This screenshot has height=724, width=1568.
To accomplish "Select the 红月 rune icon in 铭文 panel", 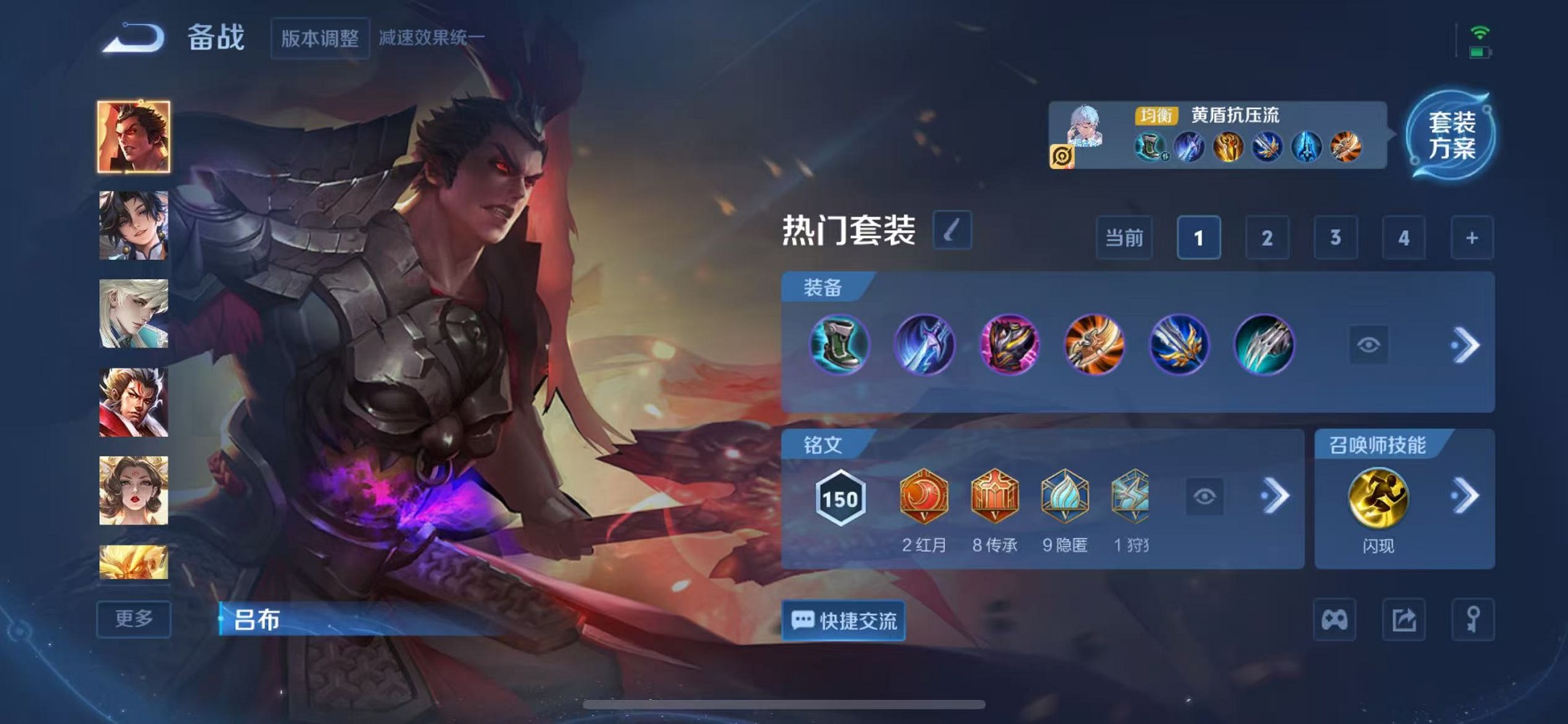I will pyautogui.click(x=922, y=495).
